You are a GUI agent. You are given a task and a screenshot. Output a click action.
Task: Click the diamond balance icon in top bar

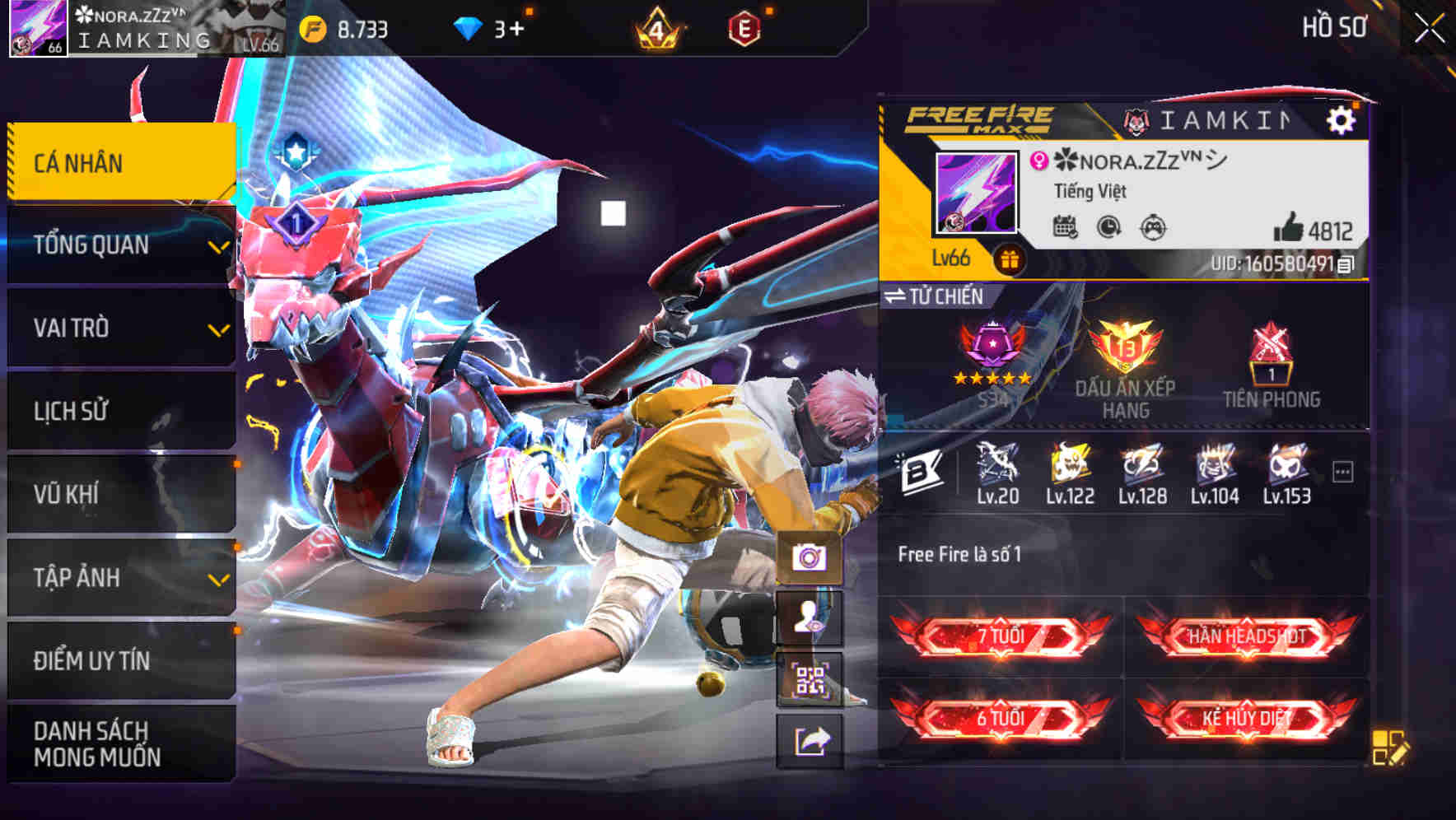(x=468, y=27)
